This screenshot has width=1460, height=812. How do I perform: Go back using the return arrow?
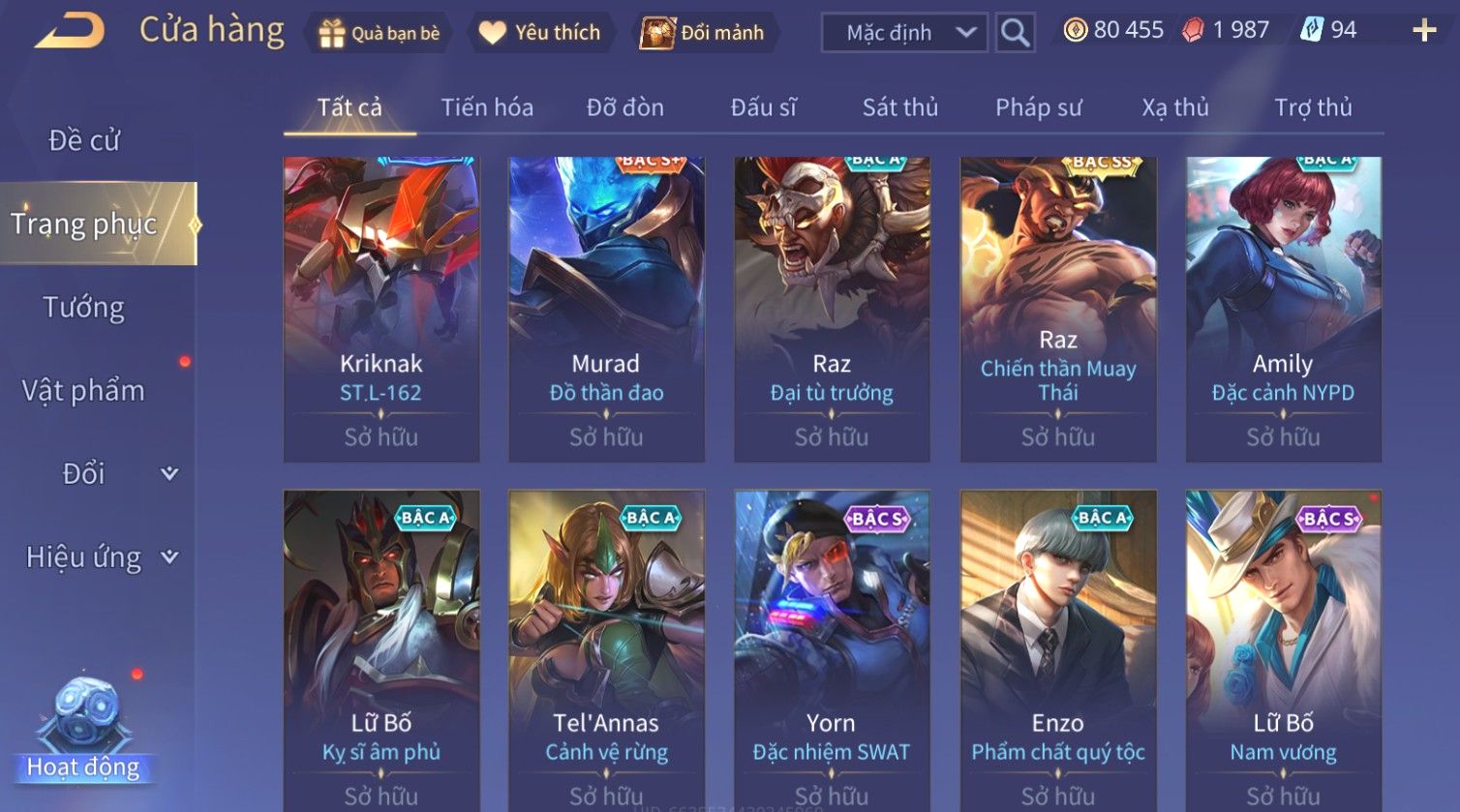pos(70,32)
